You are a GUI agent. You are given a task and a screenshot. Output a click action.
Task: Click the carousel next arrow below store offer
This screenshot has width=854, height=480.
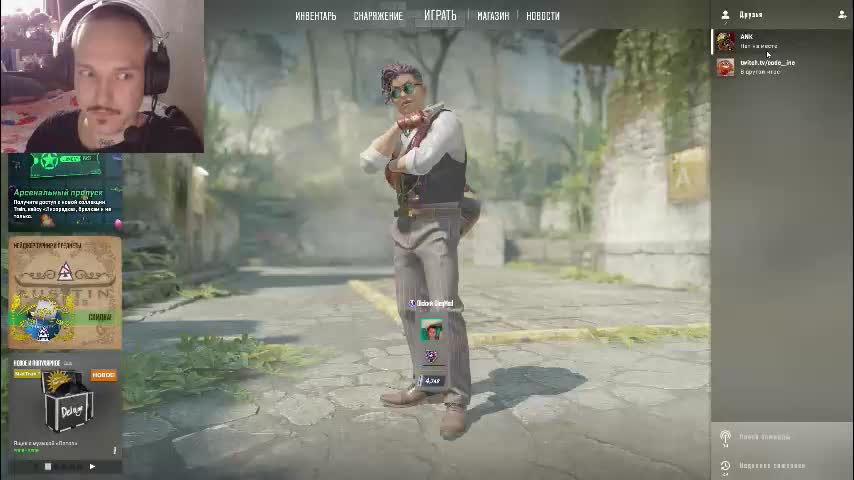point(92,466)
